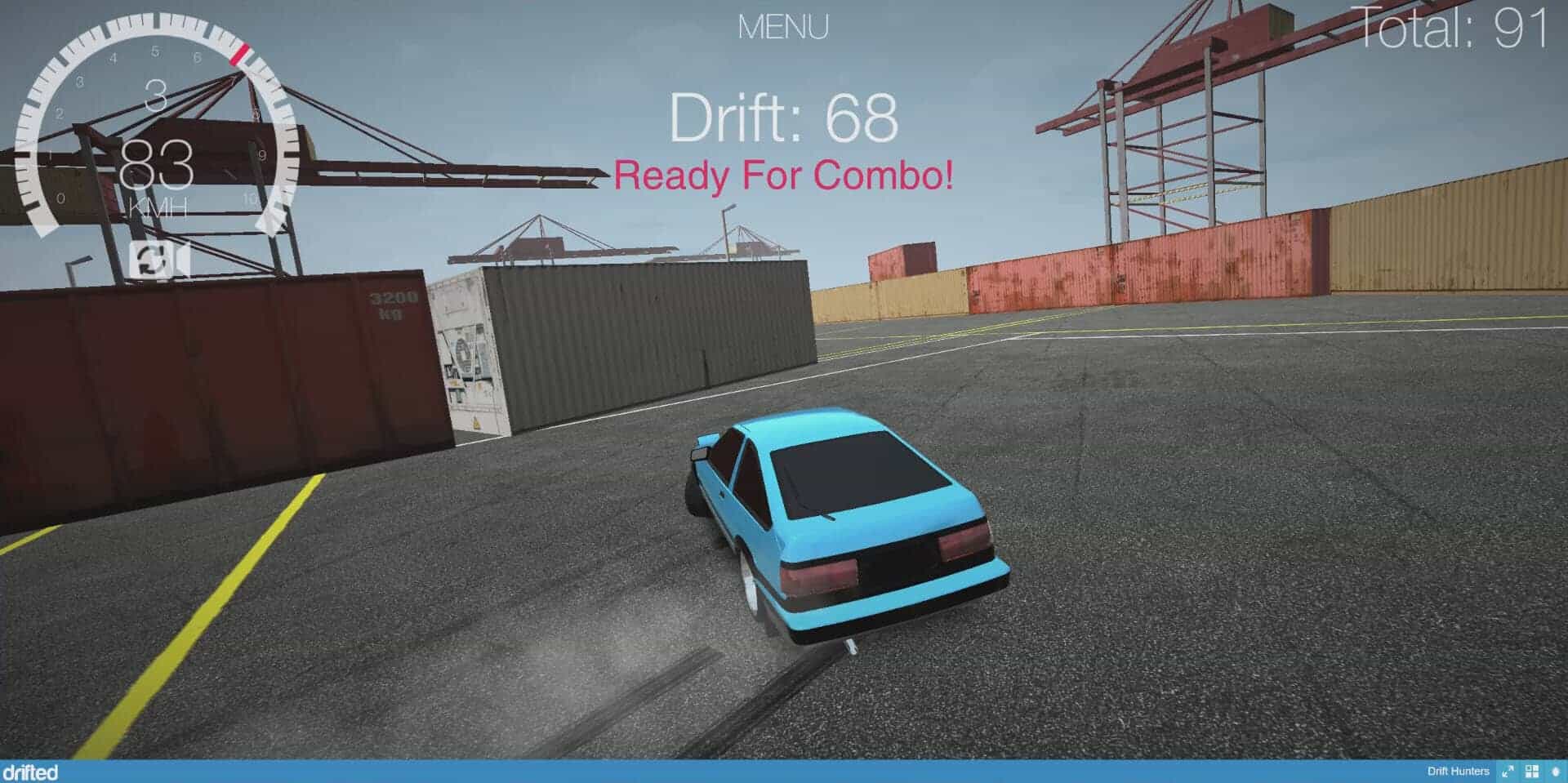Open the MENU at the top
This screenshot has width=1568, height=783.
pyautogui.click(x=782, y=28)
